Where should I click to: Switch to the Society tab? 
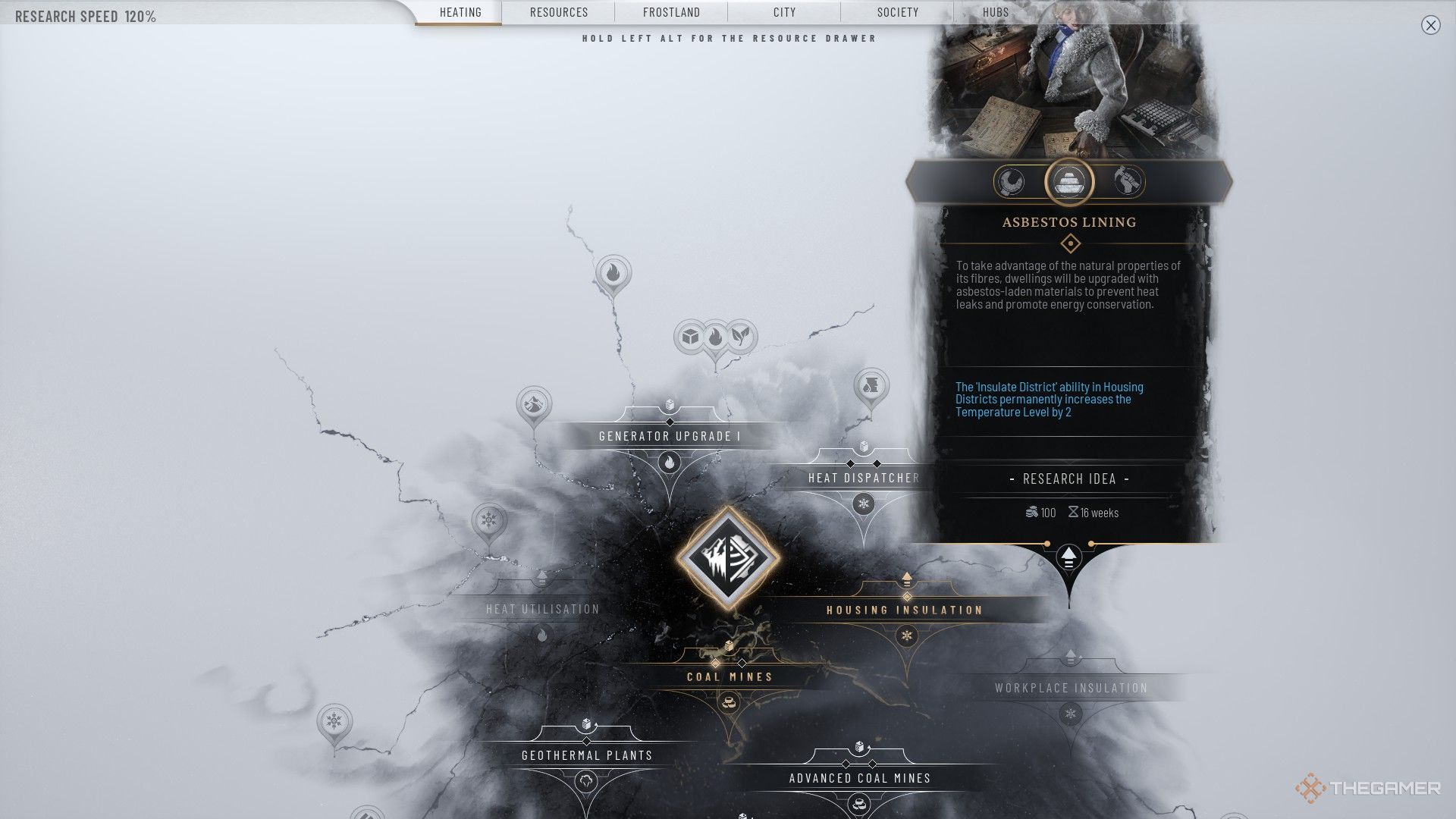click(x=897, y=12)
